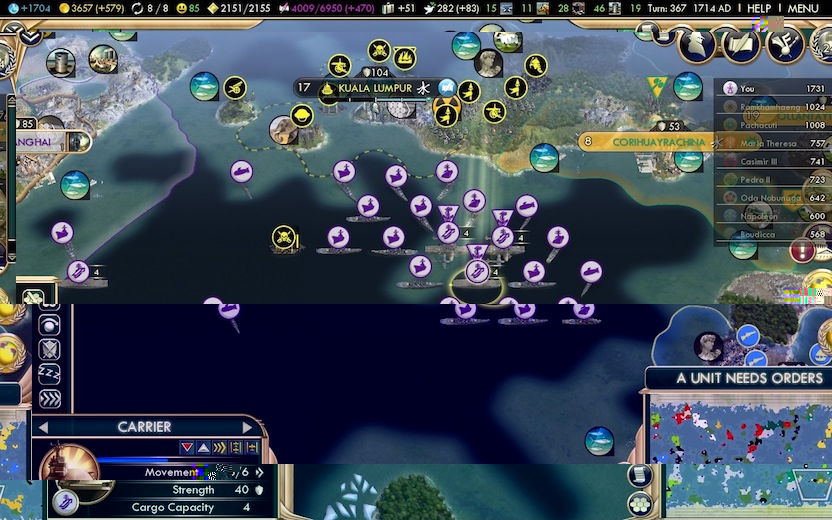
Task: Open the game MENU
Action: pyautogui.click(x=803, y=8)
